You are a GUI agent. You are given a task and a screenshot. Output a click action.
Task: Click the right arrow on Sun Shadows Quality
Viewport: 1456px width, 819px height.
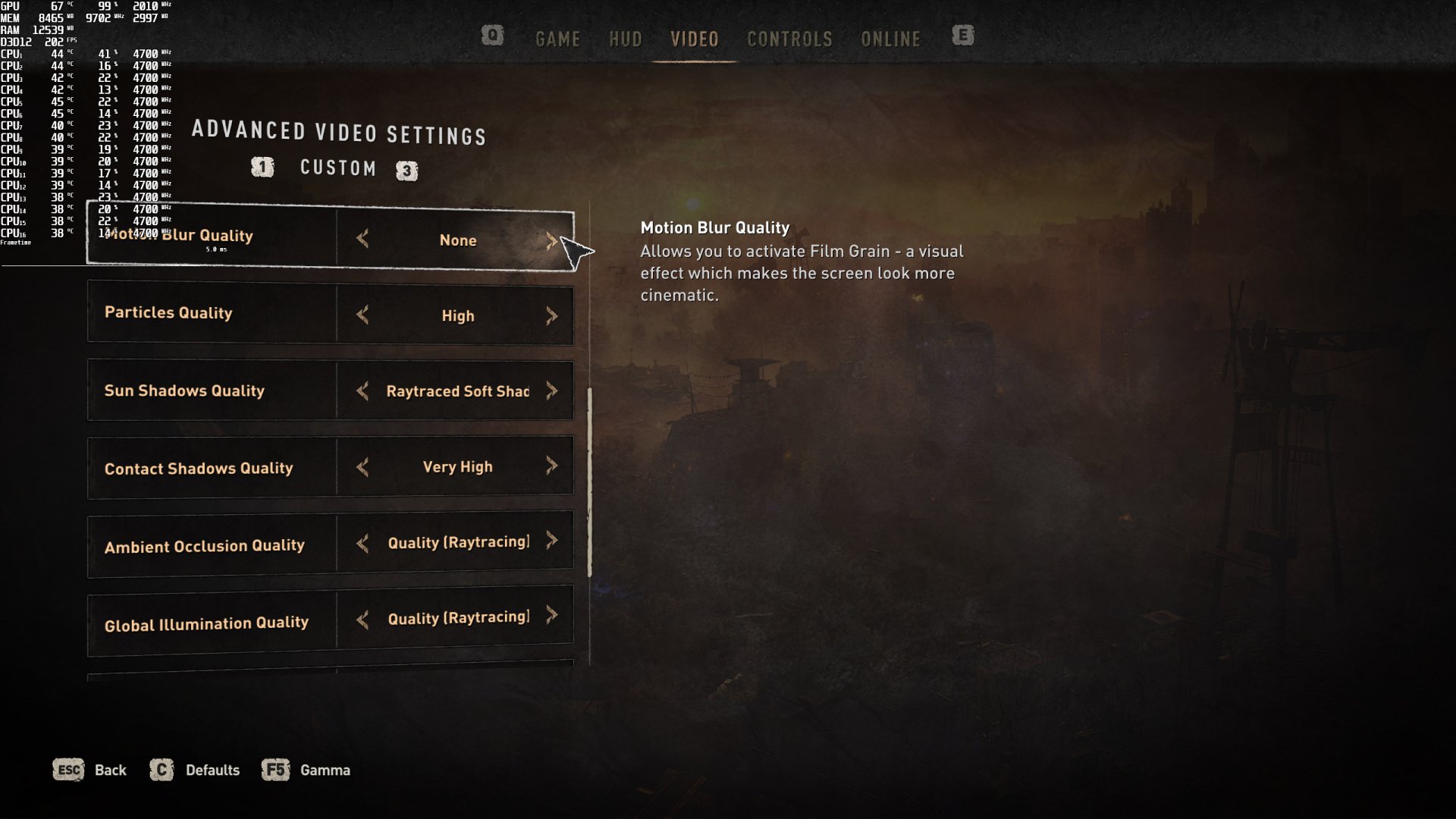coord(553,391)
